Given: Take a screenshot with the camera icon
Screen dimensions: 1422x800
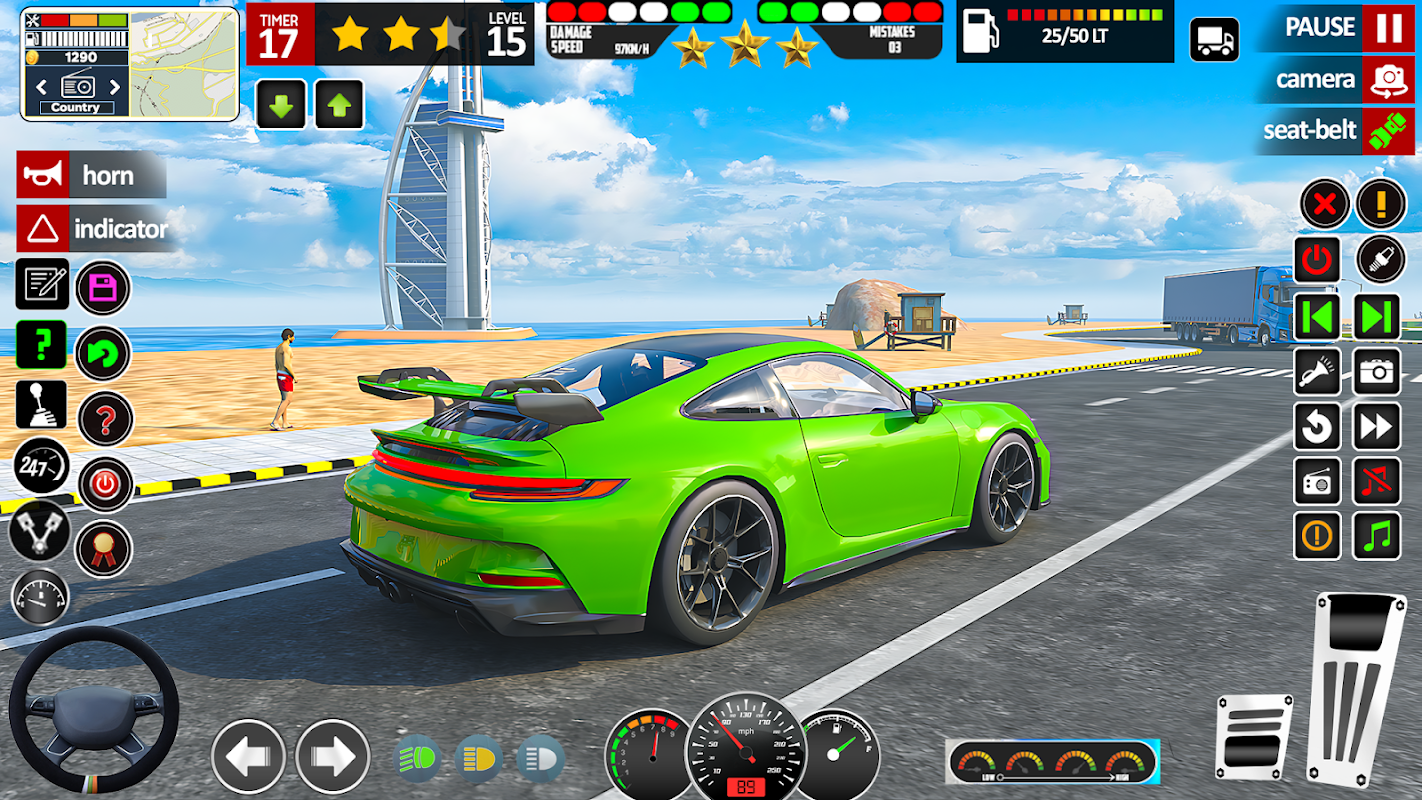Looking at the screenshot, I should [x=1377, y=372].
